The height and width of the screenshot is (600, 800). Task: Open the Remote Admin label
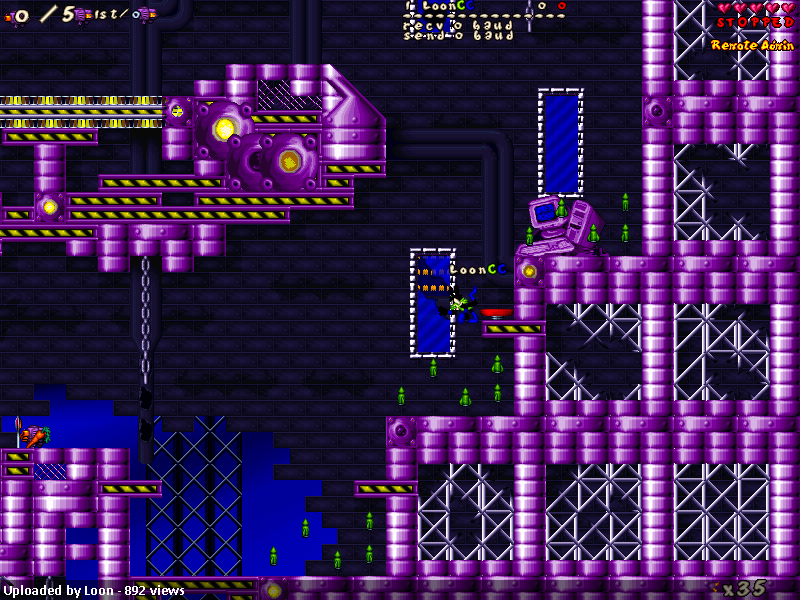coord(752,45)
